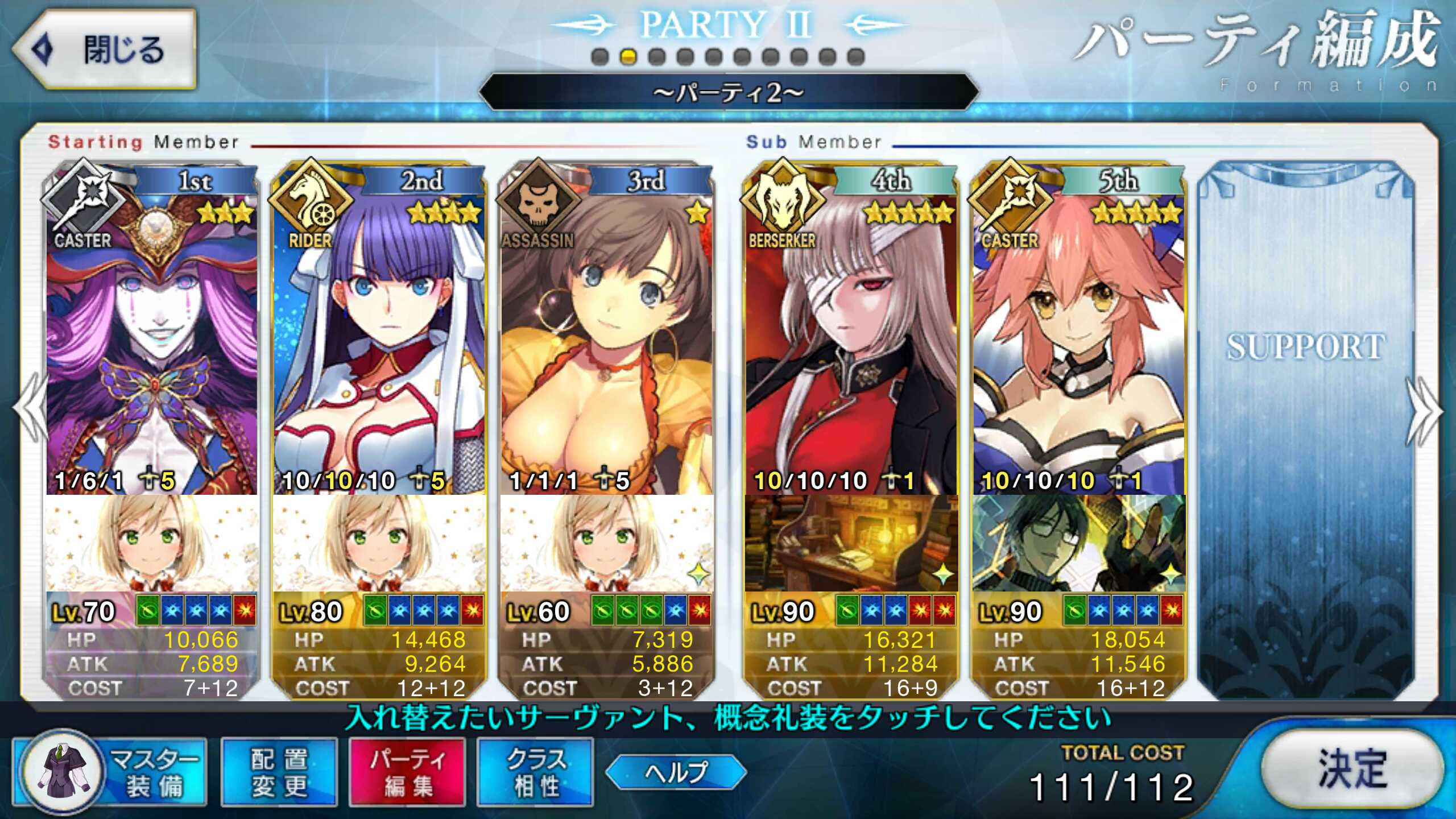This screenshot has height=819, width=1456.
Task: Pick the 4th slot Berserker servant card
Action: click(x=851, y=341)
